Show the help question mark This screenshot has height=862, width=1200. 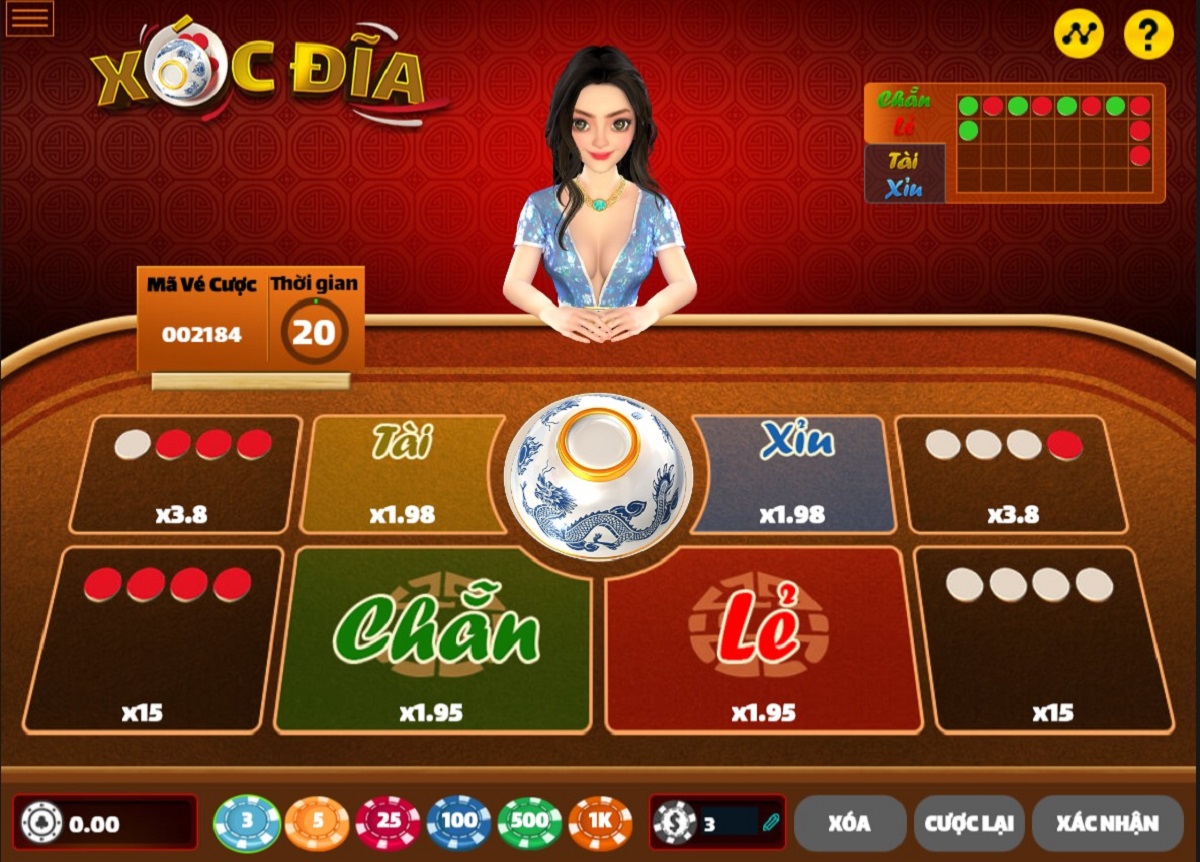point(1148,35)
